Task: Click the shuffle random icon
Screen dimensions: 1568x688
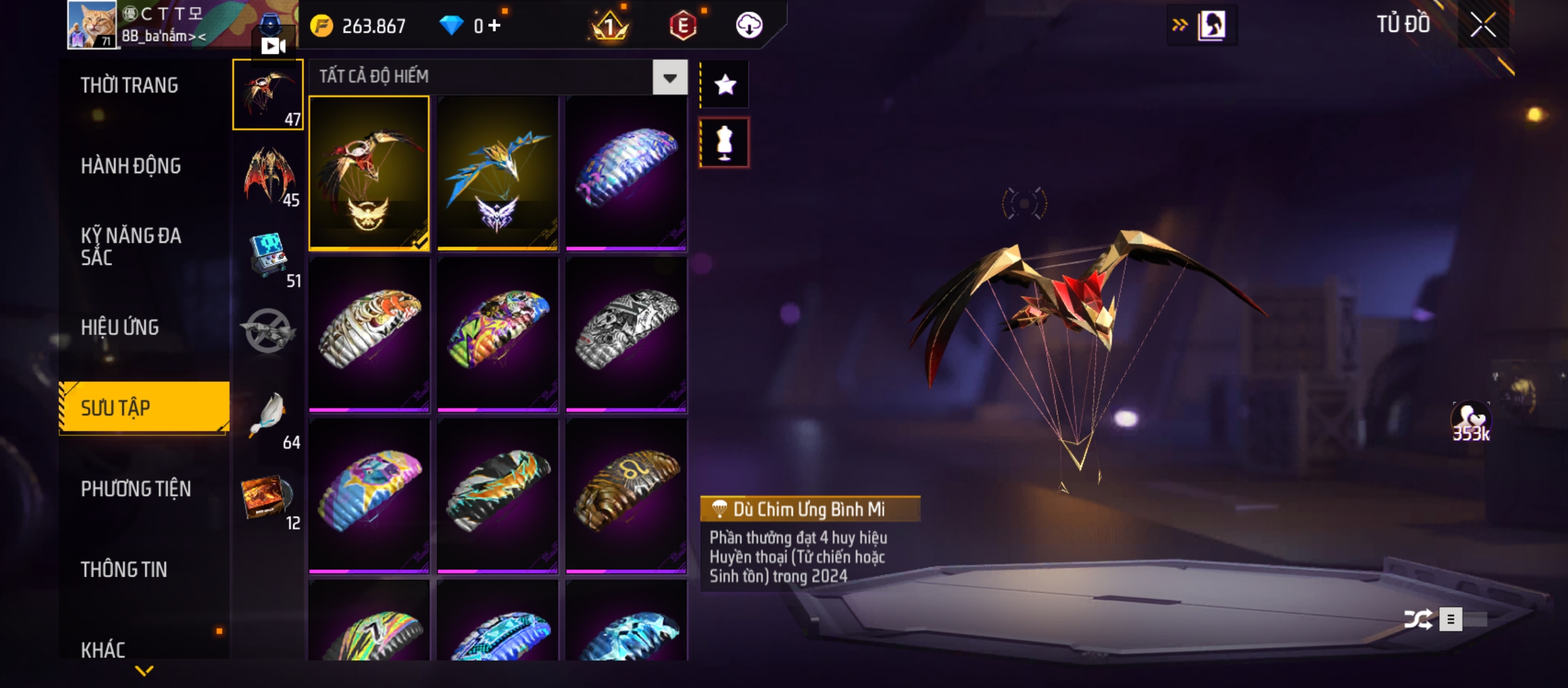Action: coord(1418,619)
